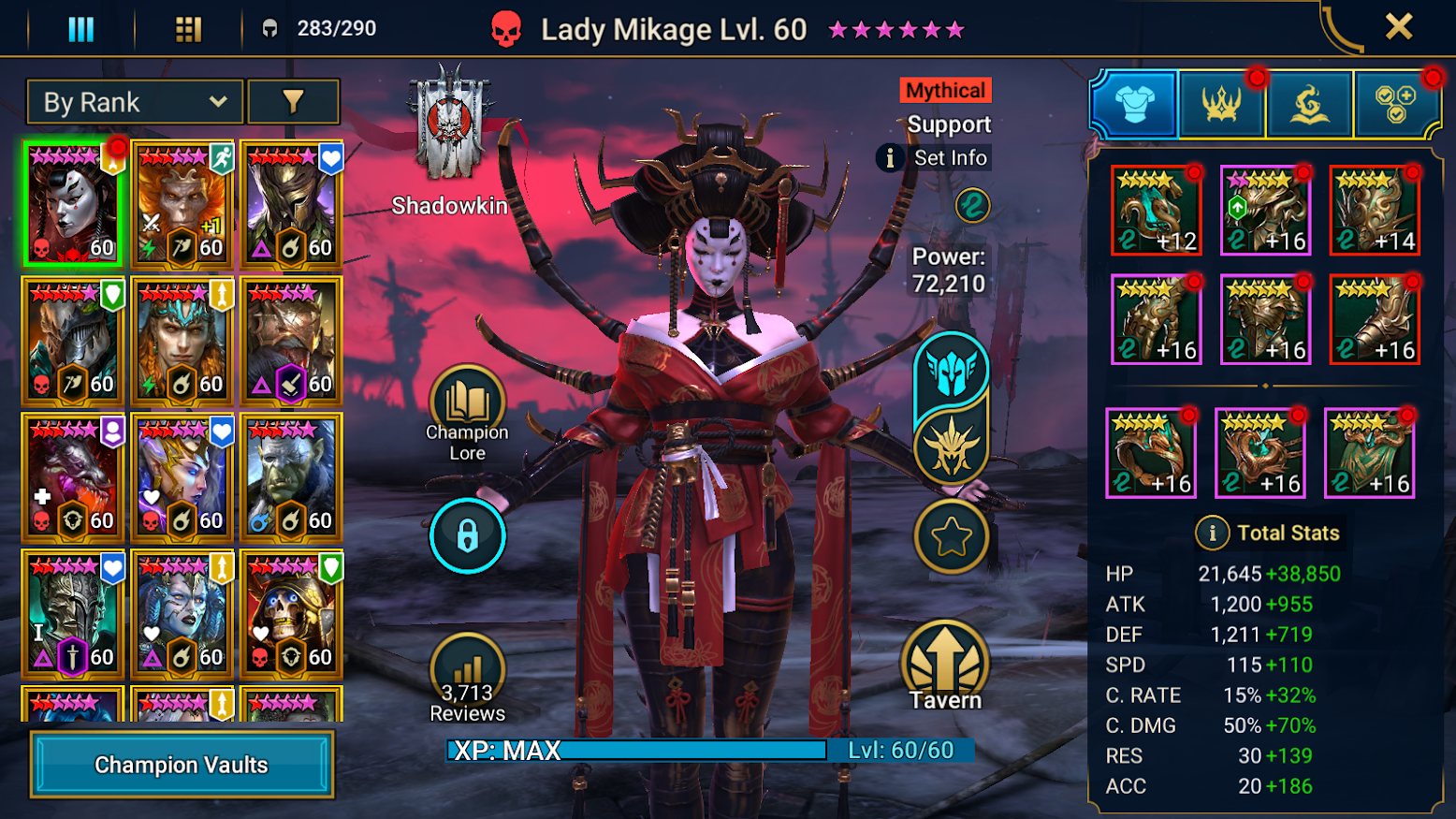
Task: Select the equipped weapon slot with +12
Action: (x=1156, y=212)
